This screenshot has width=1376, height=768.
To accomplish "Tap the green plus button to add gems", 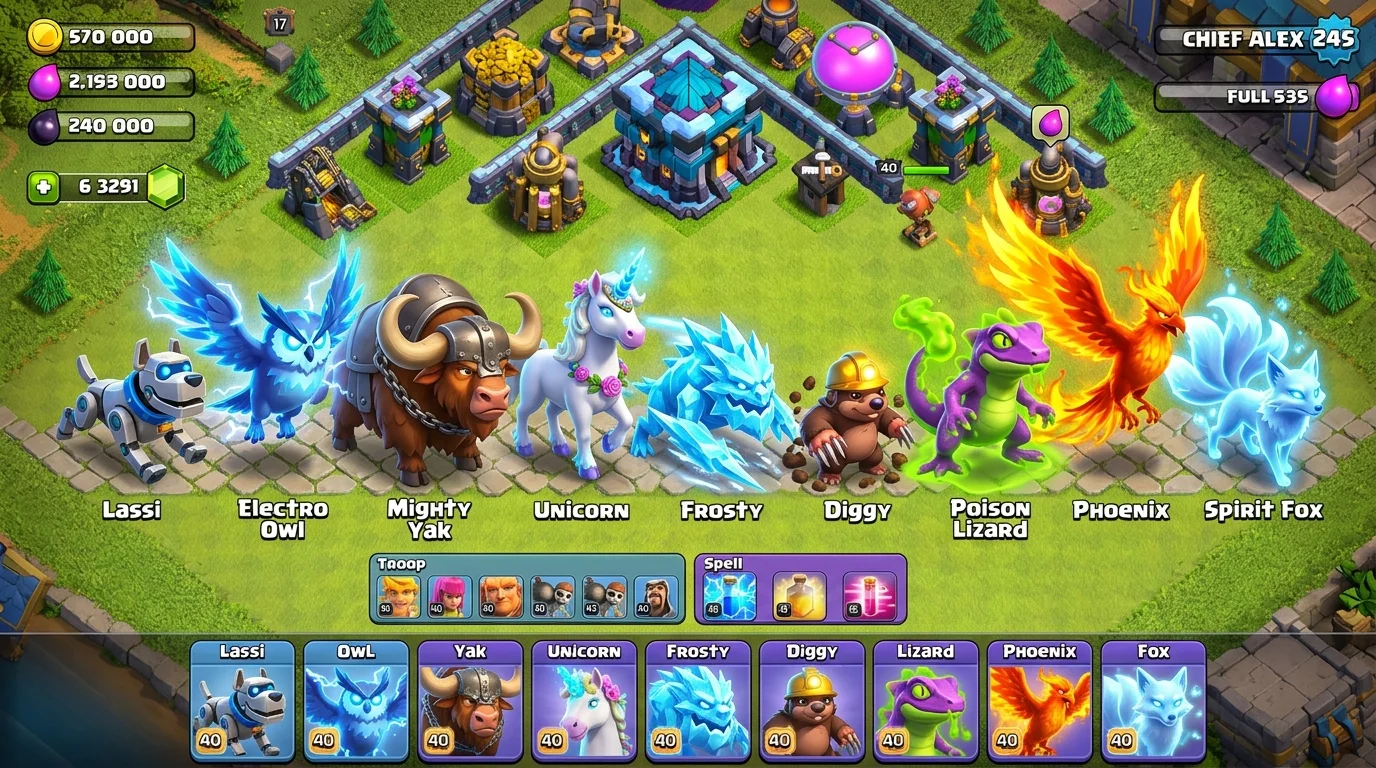I will 43,187.
